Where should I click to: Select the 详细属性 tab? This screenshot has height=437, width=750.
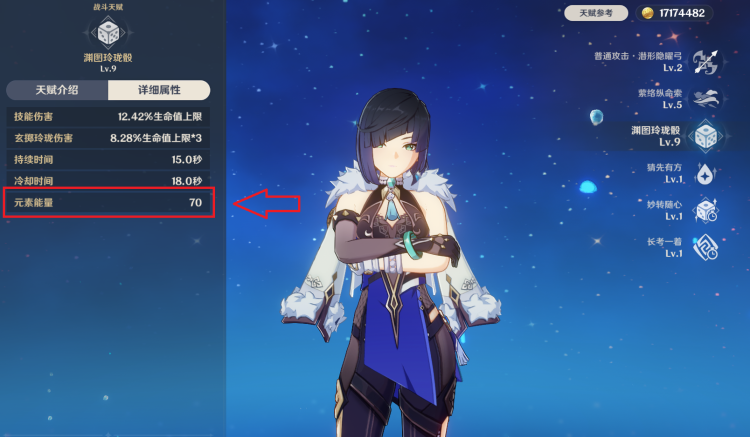tap(159, 90)
